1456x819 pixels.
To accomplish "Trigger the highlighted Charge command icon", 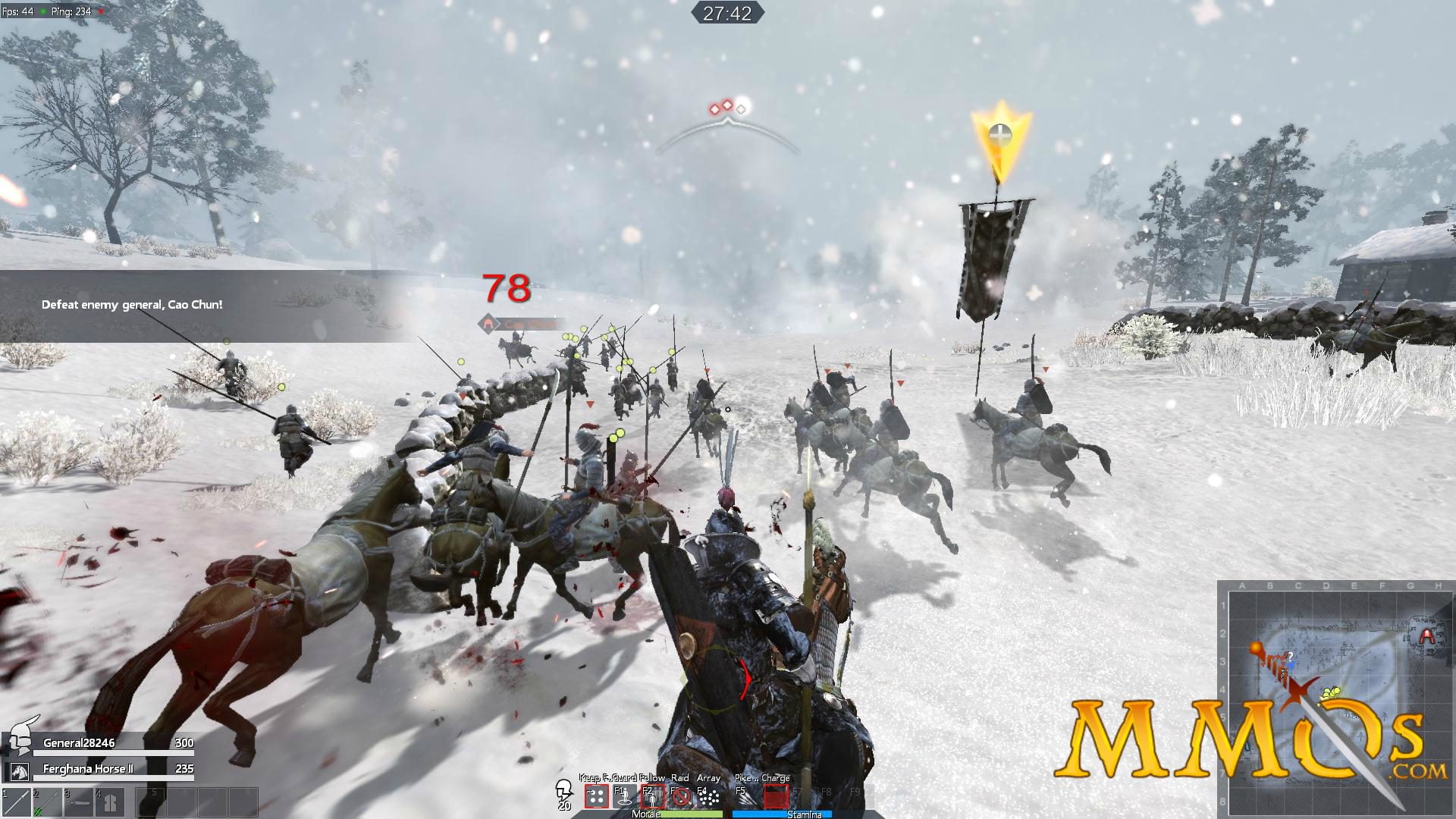I will click(777, 796).
